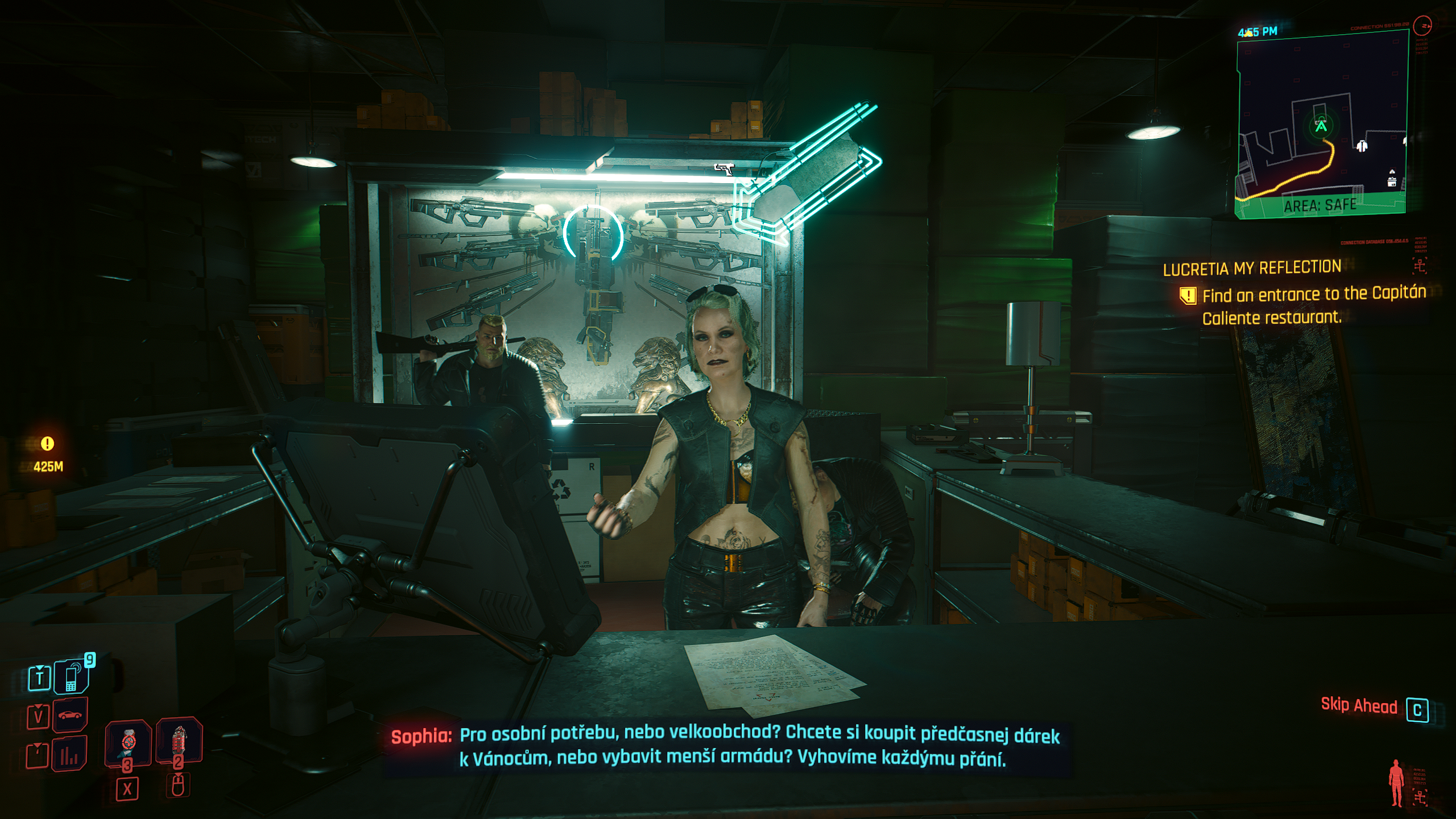This screenshot has width=1456, height=819.
Task: Click the player arrow on the minimap
Action: click(1321, 126)
